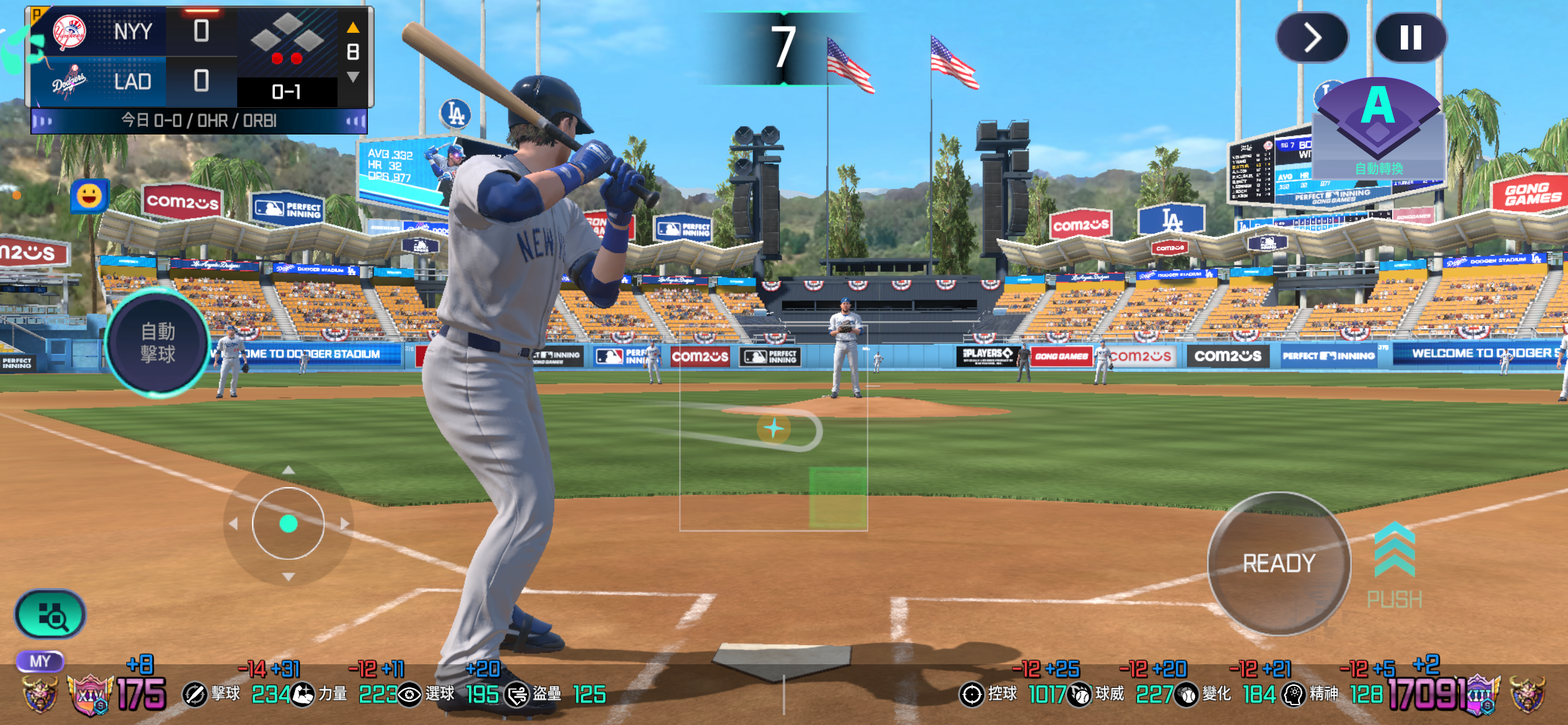This screenshot has width=1568, height=725.
Task: Pause the game
Action: point(1410,38)
